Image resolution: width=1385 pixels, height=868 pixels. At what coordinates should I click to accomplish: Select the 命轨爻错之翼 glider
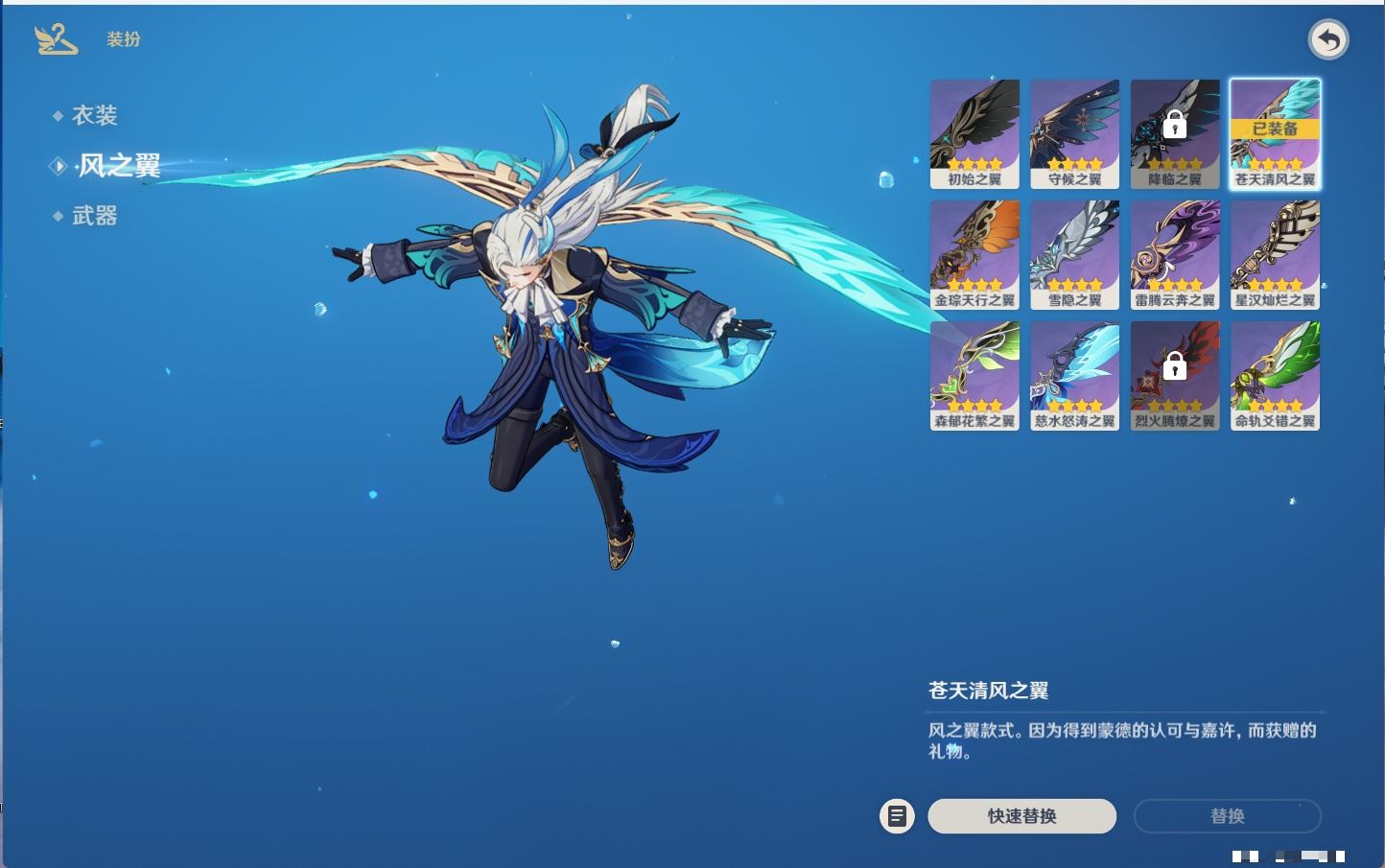1275,375
